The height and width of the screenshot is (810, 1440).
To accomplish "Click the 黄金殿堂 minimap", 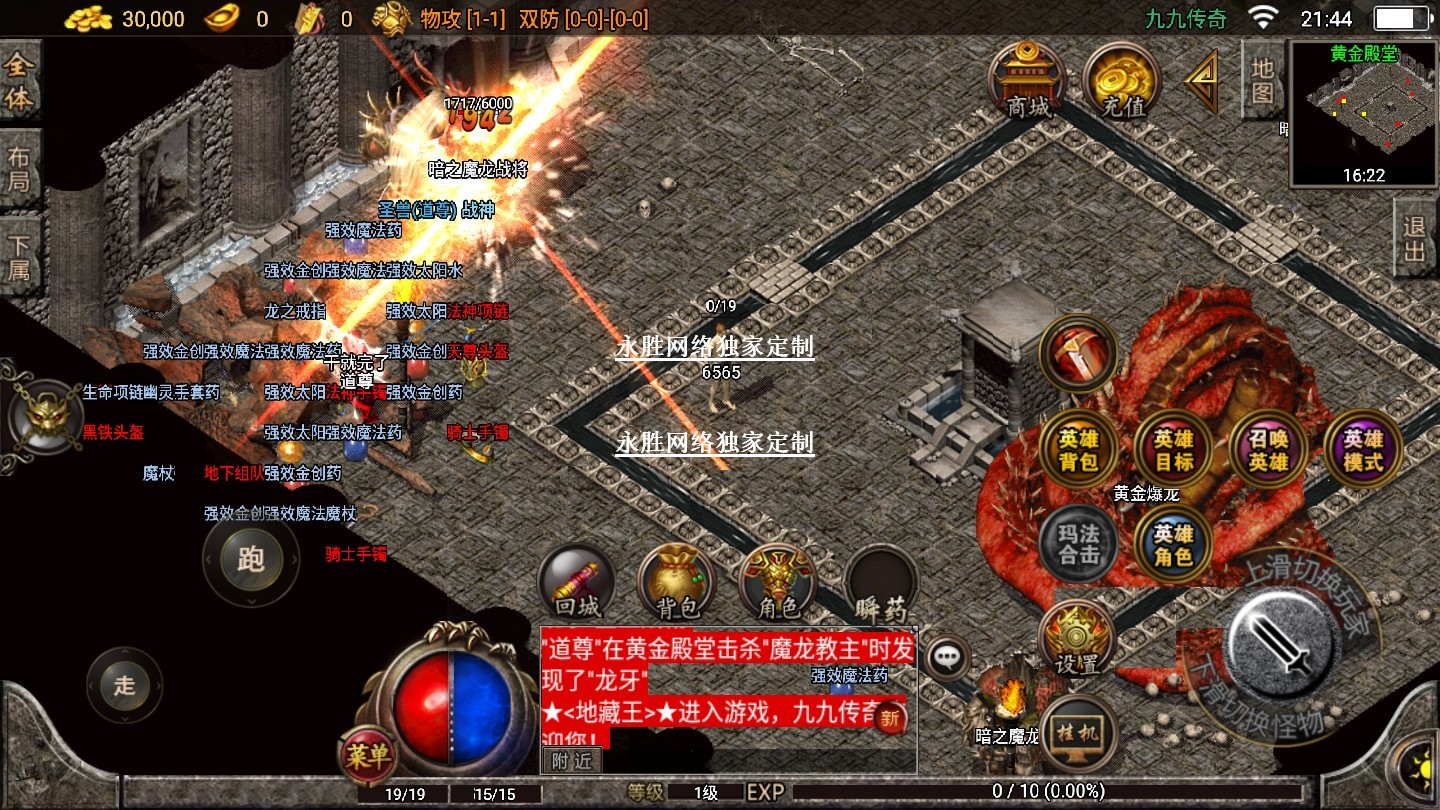I will click(x=1363, y=112).
